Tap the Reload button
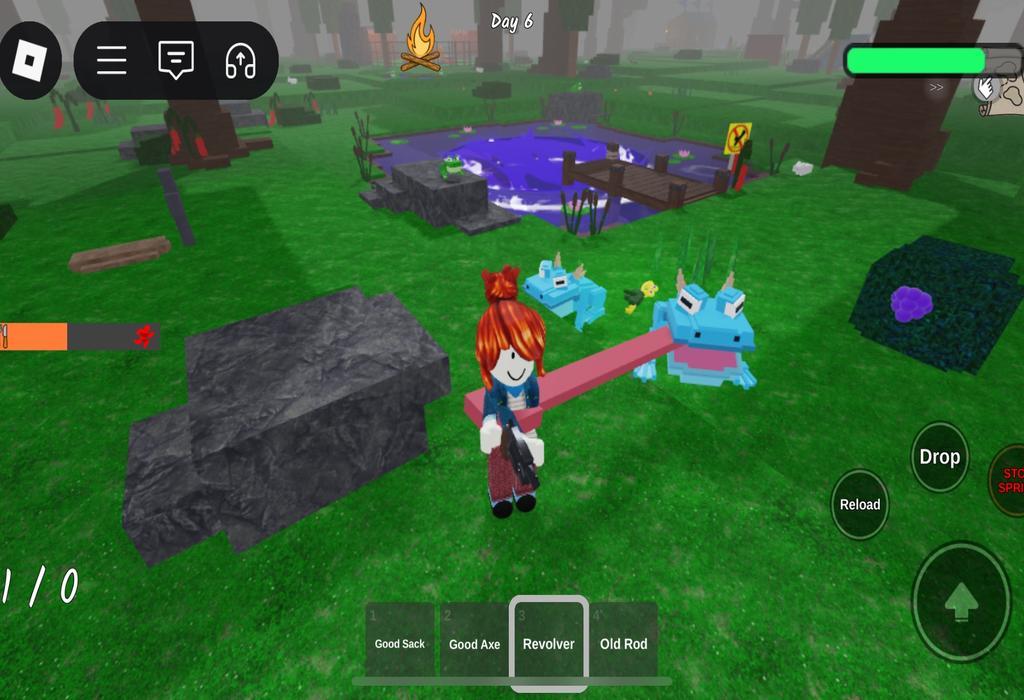 click(860, 504)
